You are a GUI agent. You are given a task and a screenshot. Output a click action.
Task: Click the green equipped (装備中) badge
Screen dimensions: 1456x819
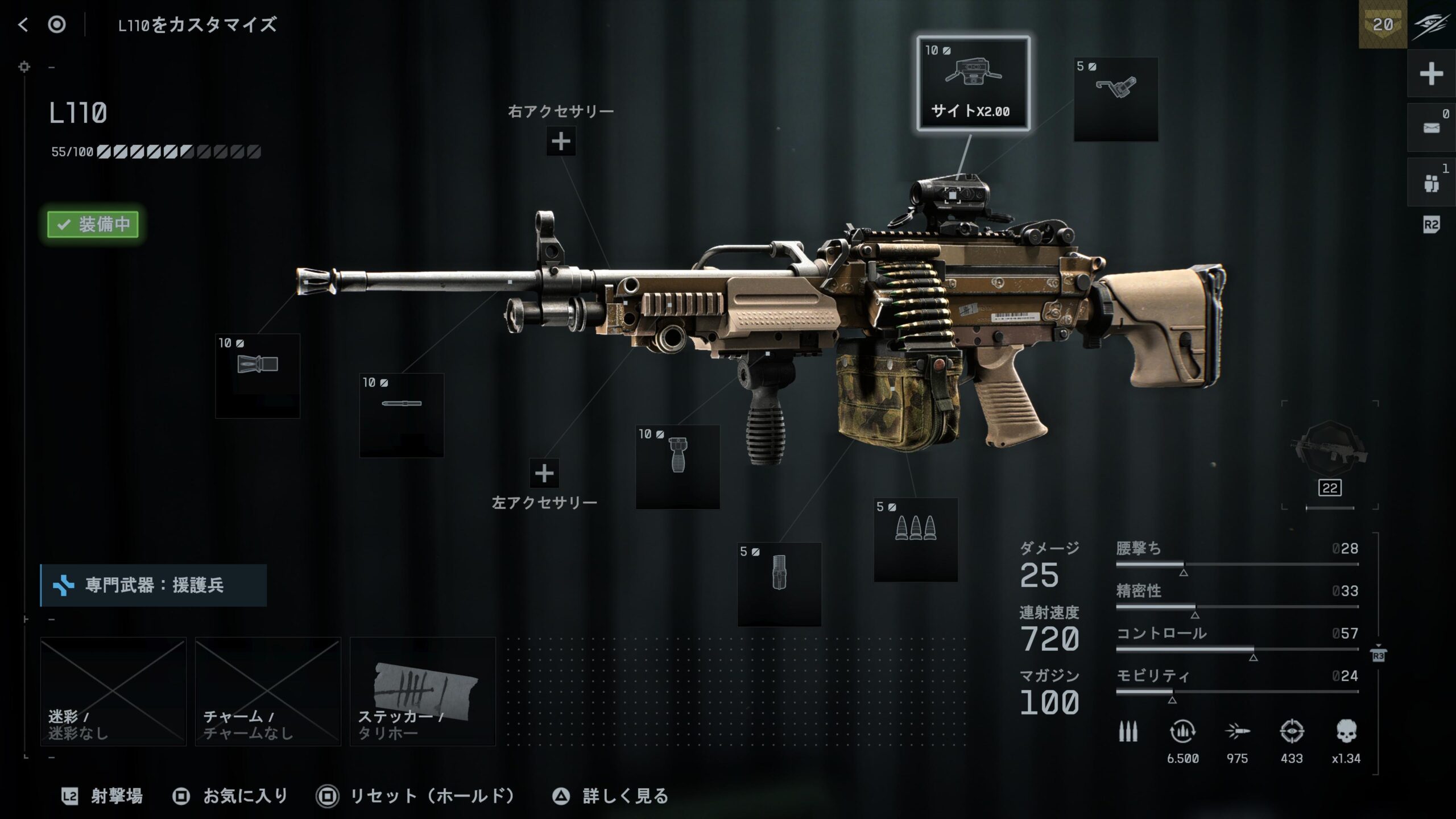93,224
